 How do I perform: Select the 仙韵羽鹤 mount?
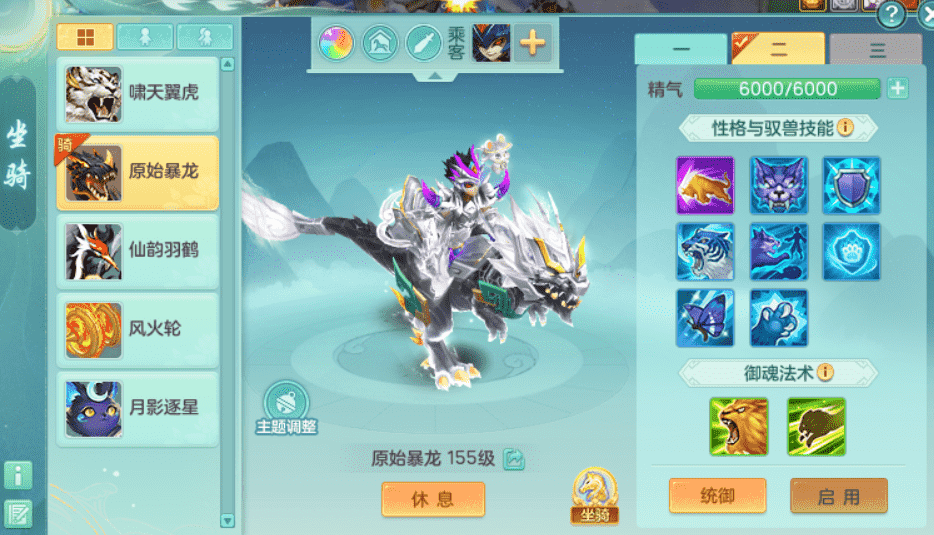pyautogui.click(x=137, y=250)
